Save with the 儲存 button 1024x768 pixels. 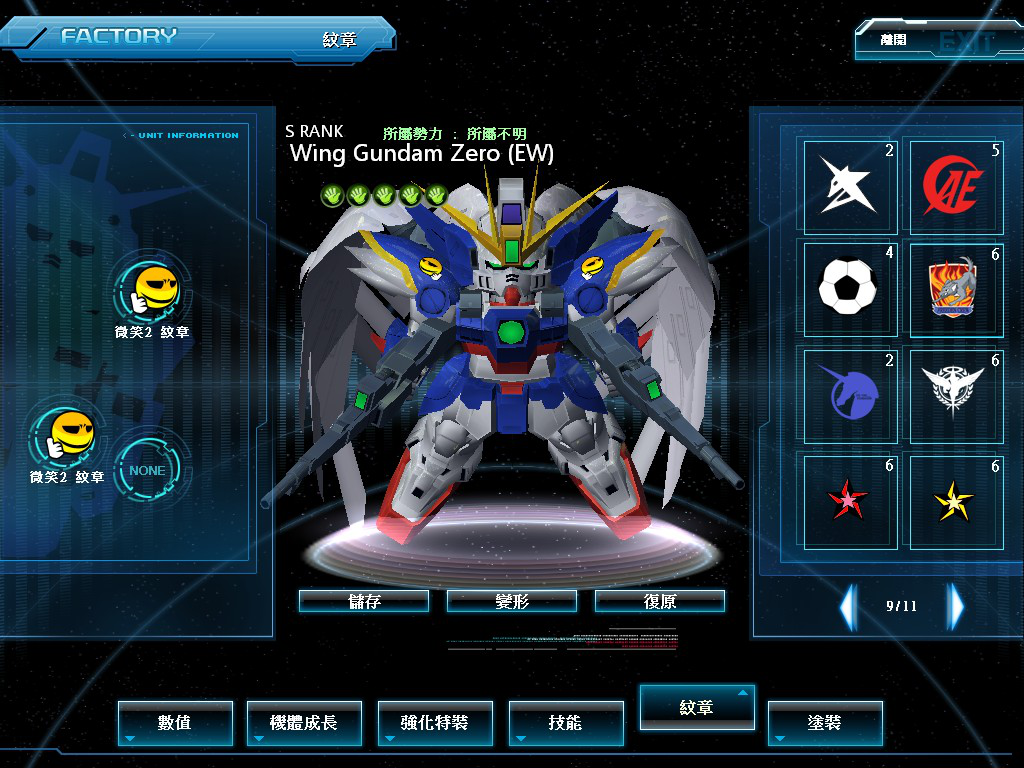tap(364, 601)
